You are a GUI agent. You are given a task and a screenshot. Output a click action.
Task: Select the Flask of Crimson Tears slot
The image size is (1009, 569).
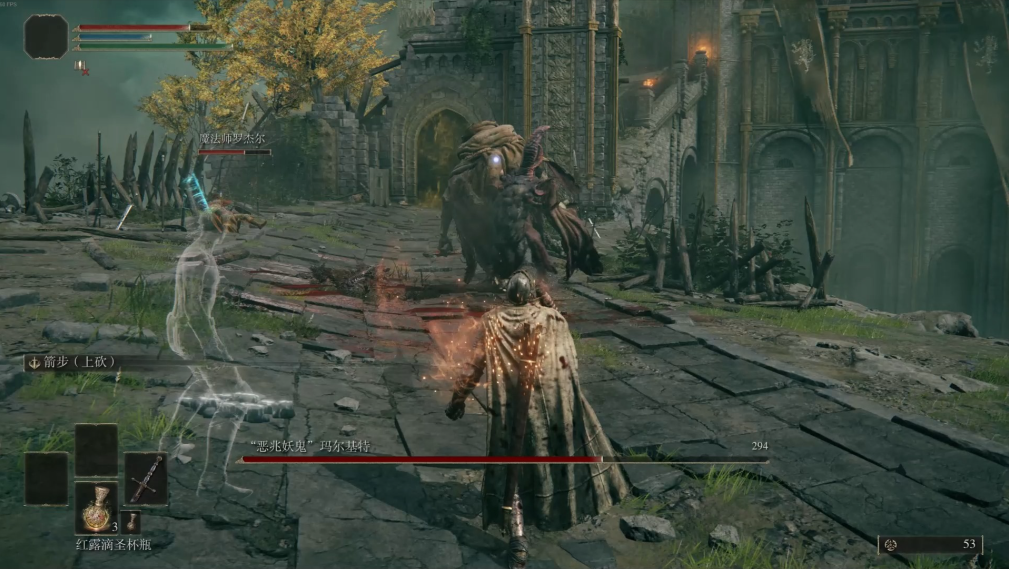(96, 507)
